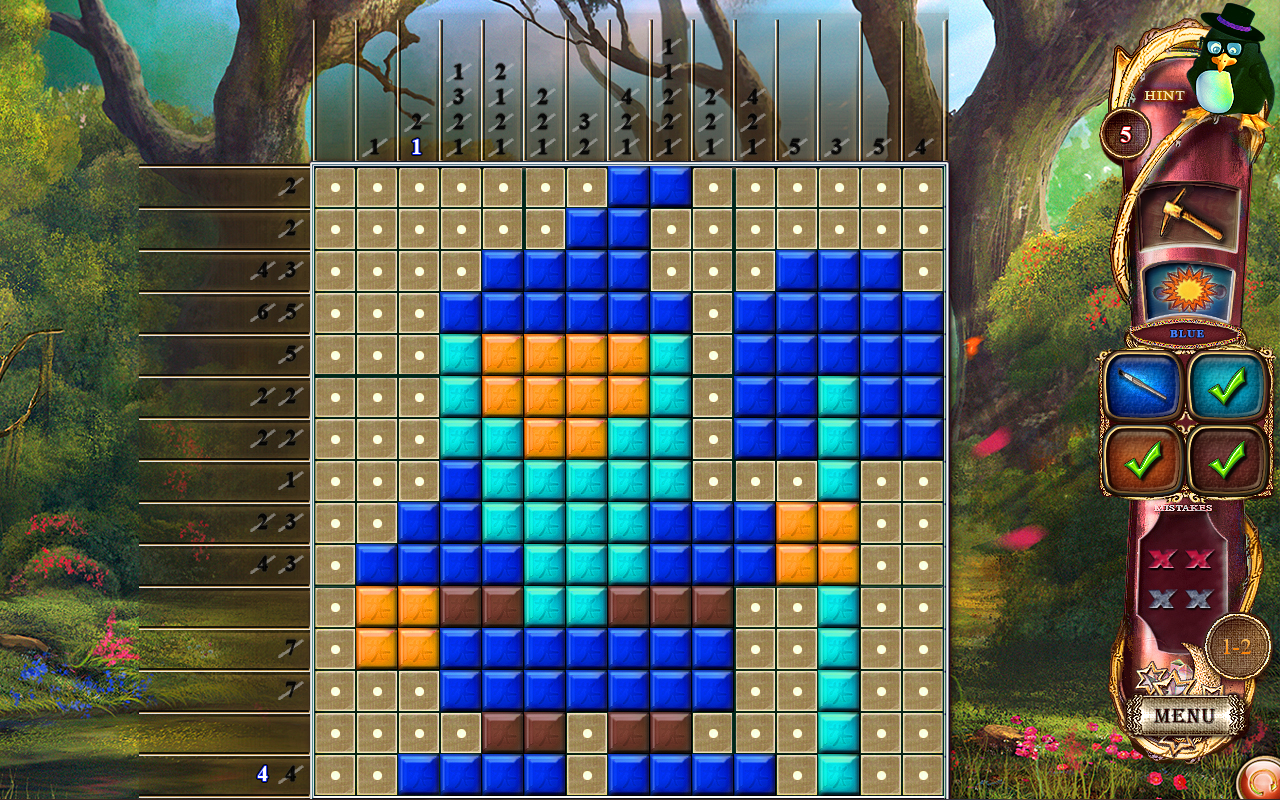Click the MISTAKES panel header

click(x=1182, y=506)
